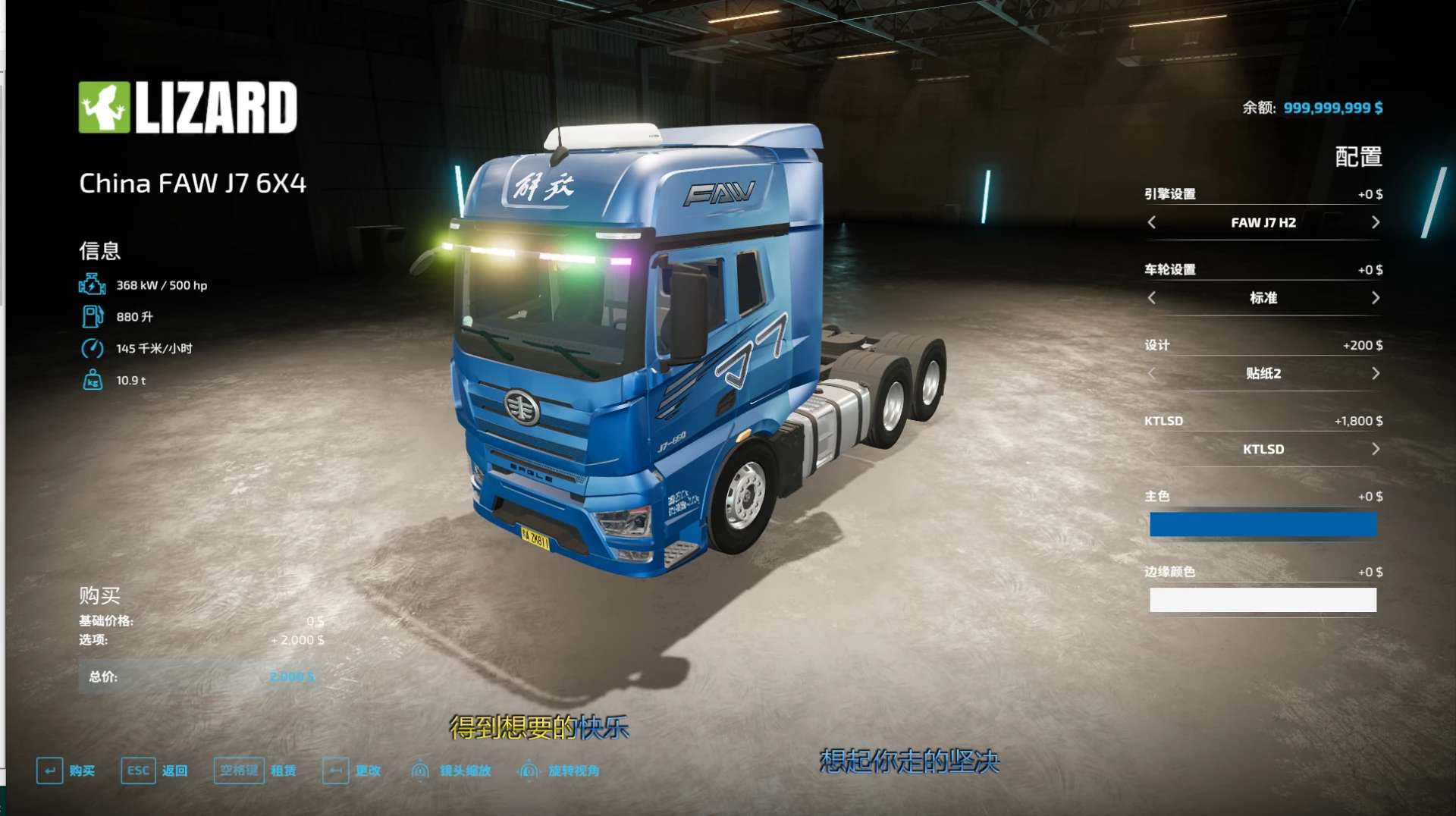Screen dimensions: 1456x816
Task: Choose next wheel setup option
Action: [1376, 298]
